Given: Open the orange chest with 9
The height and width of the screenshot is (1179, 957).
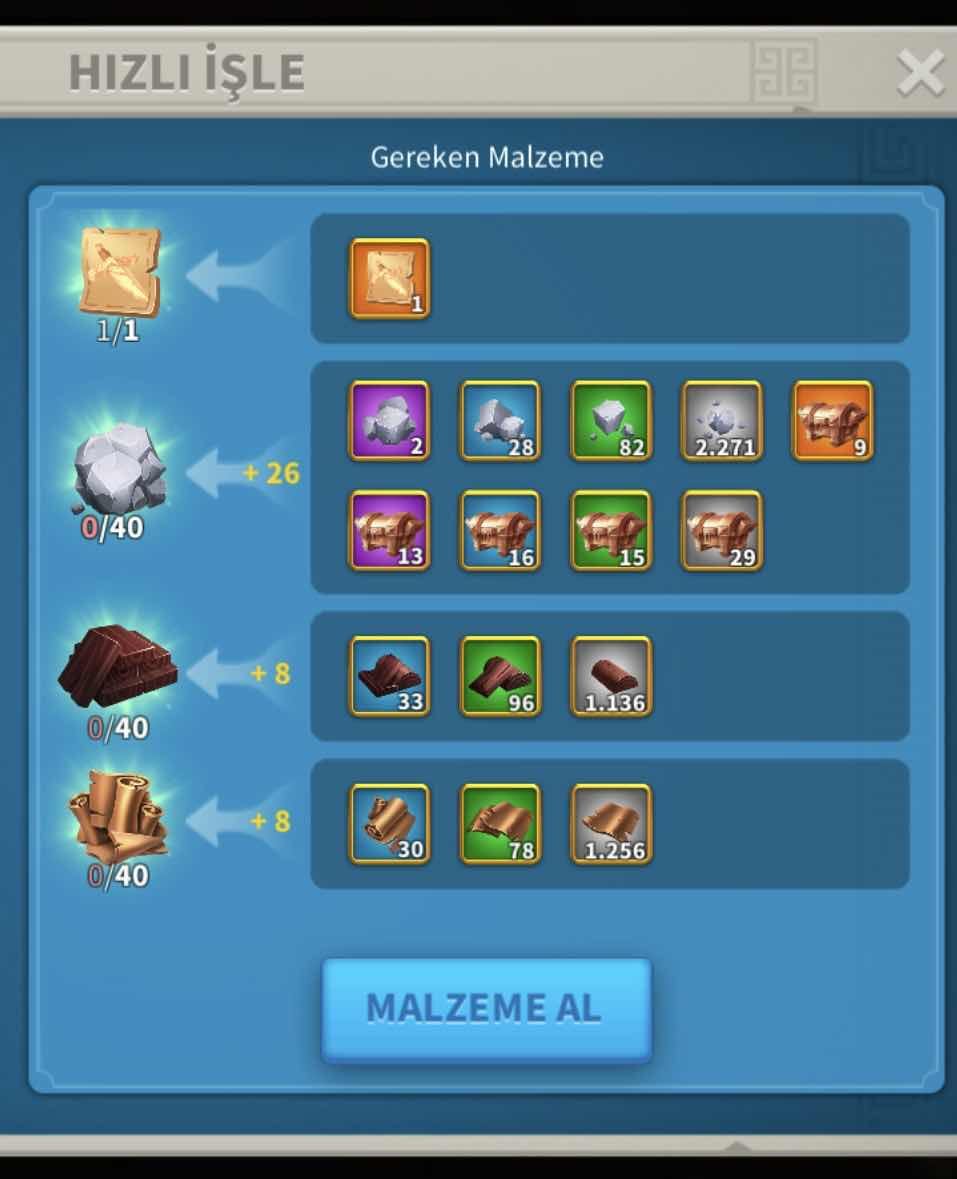Looking at the screenshot, I should pos(832,421).
